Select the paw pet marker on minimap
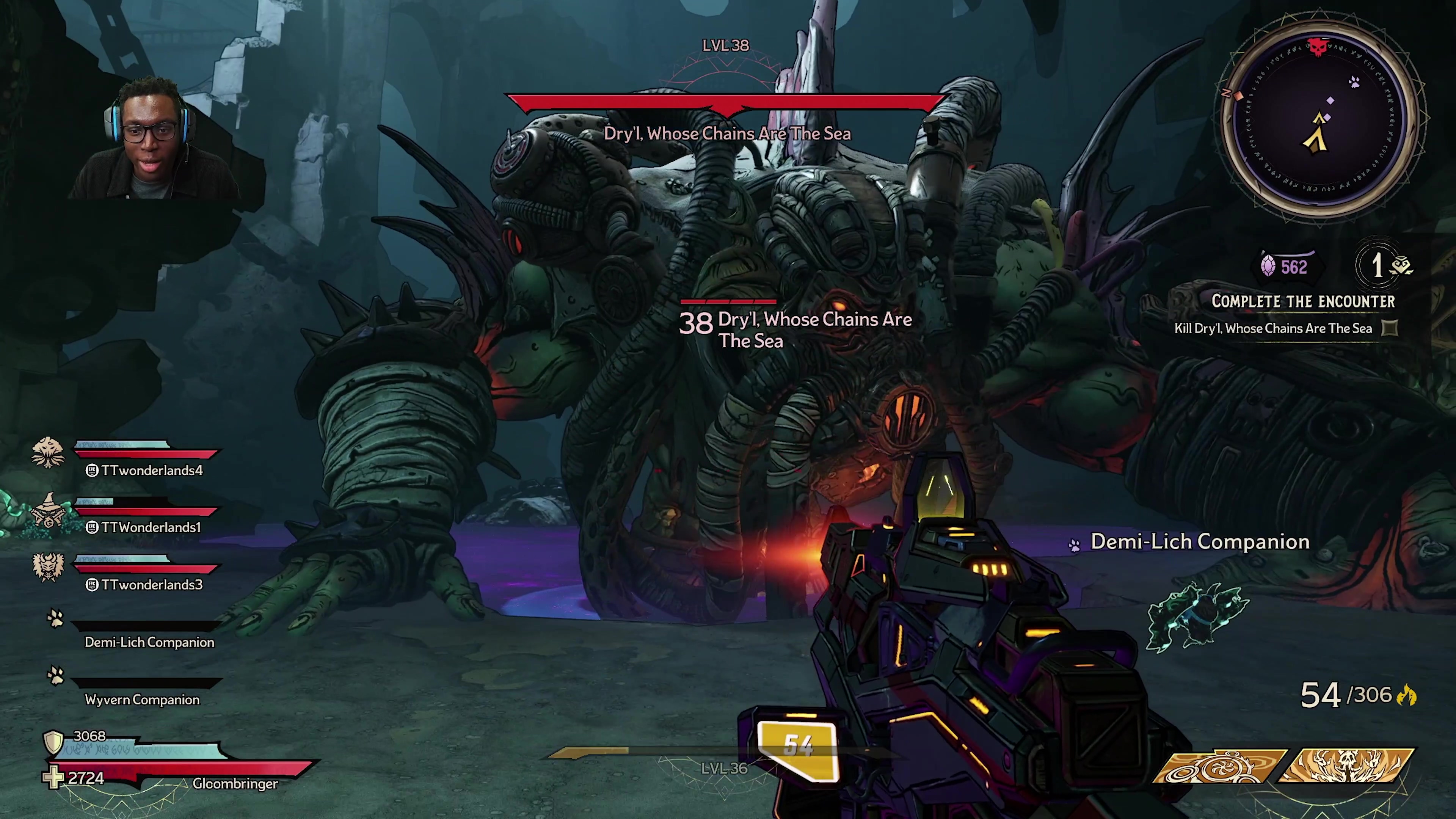This screenshot has width=1456, height=819. click(1354, 83)
